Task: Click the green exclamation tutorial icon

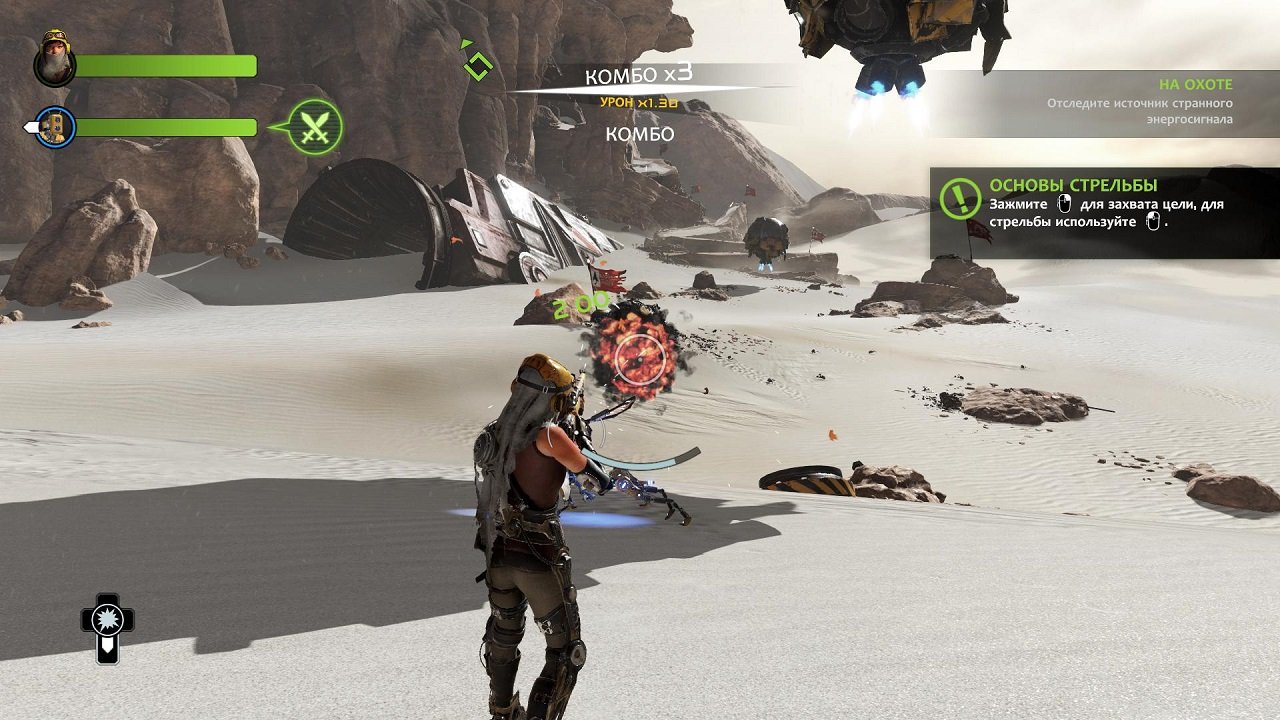Action: (x=961, y=196)
